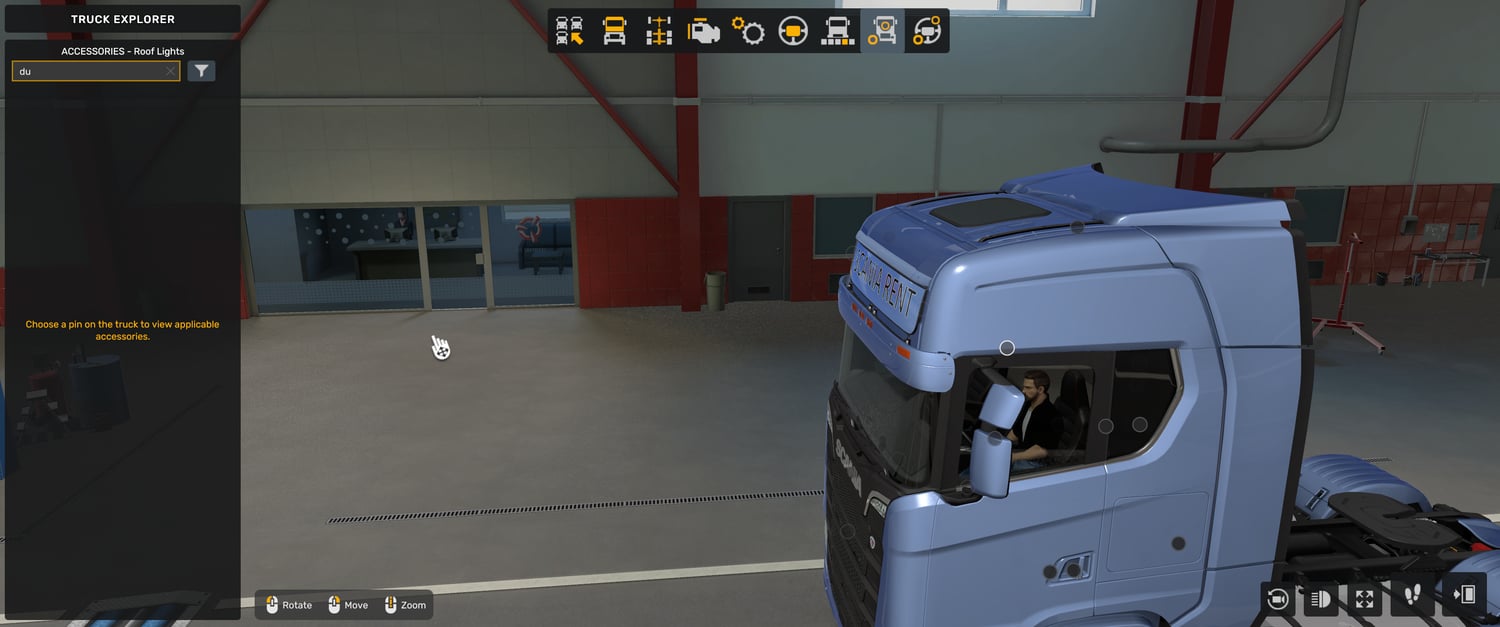Switch to the chassis category icon
Image resolution: width=1500 pixels, height=627 pixels.
[x=658, y=31]
